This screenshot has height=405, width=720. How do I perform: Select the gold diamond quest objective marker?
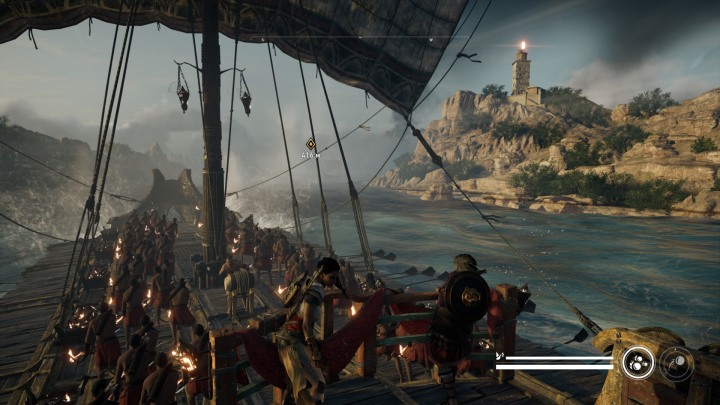[311, 144]
